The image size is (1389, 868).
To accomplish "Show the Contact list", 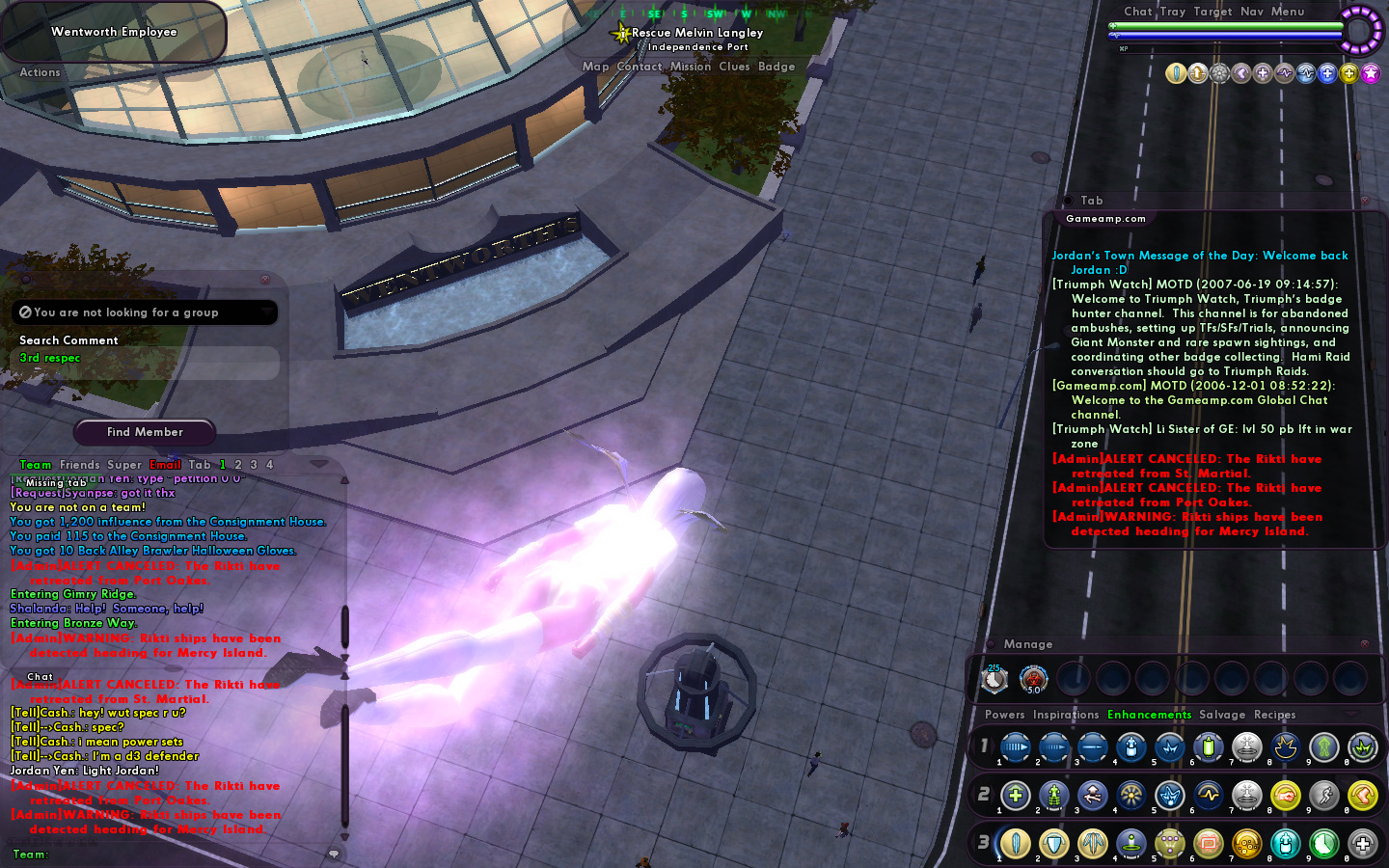I will (x=640, y=67).
